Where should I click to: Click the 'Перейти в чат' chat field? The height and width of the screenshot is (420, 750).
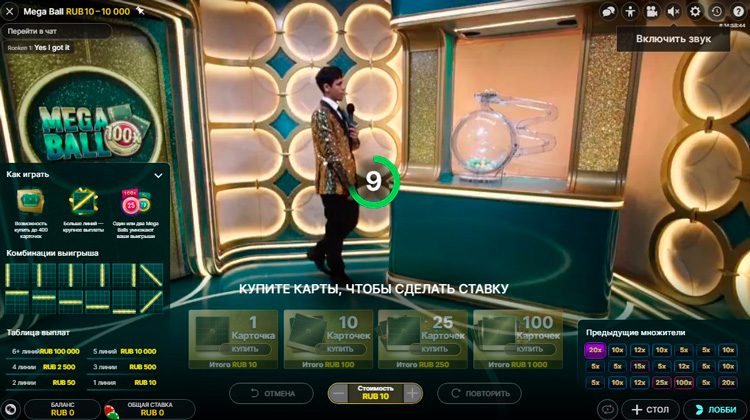point(58,31)
